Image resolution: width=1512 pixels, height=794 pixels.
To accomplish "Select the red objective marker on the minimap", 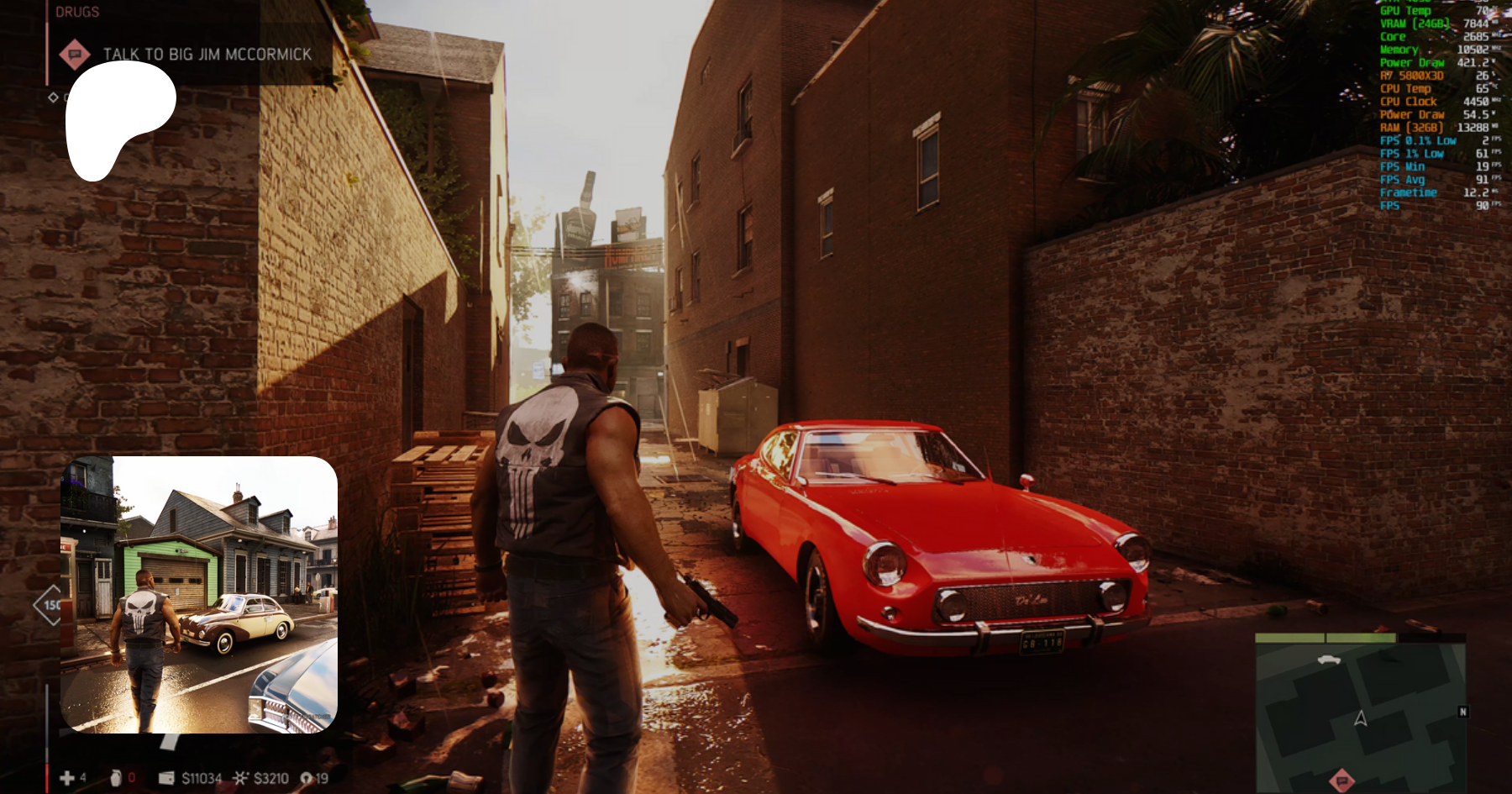I will (x=1342, y=780).
